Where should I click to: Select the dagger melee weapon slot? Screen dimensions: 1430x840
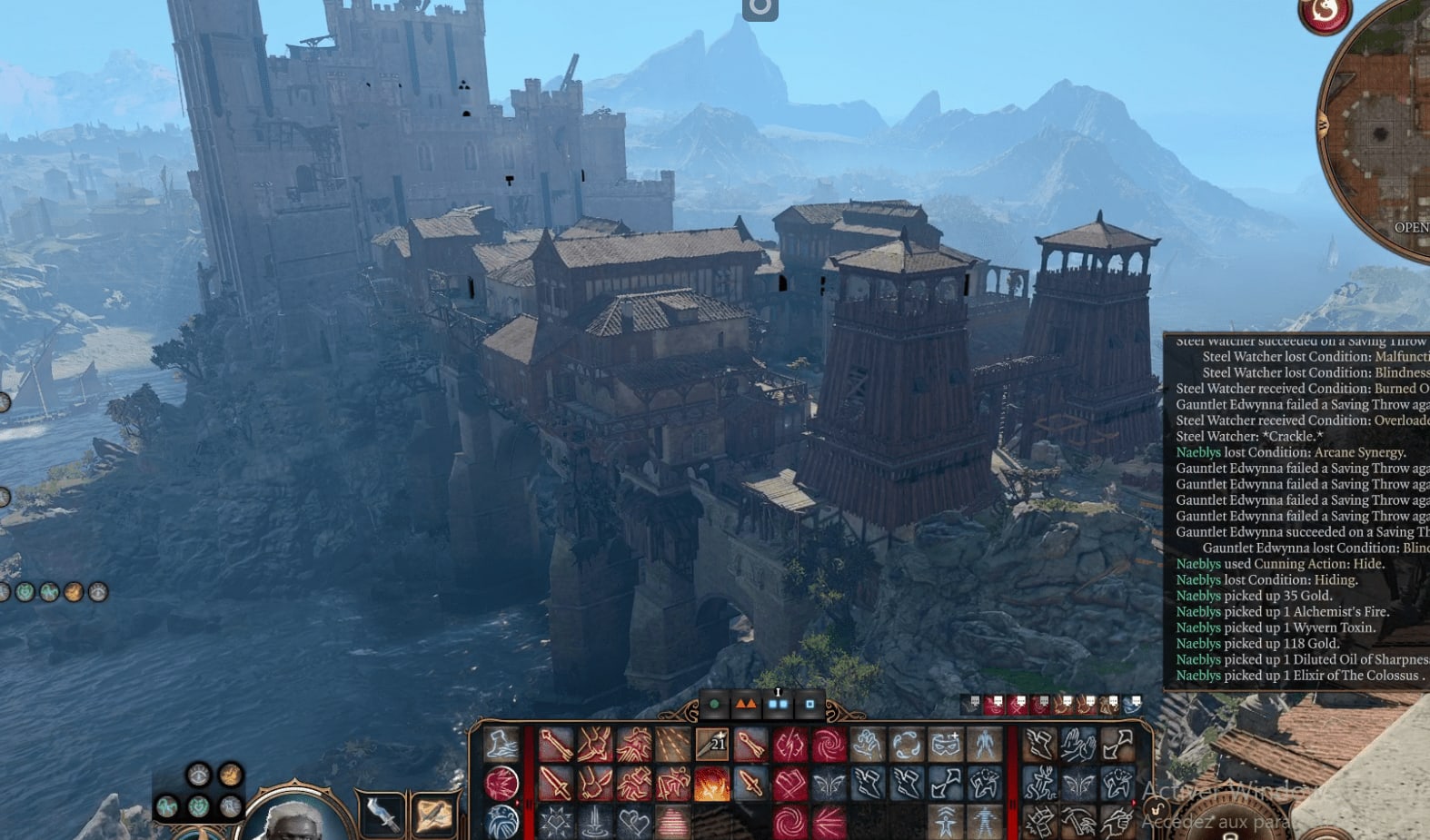click(382, 814)
